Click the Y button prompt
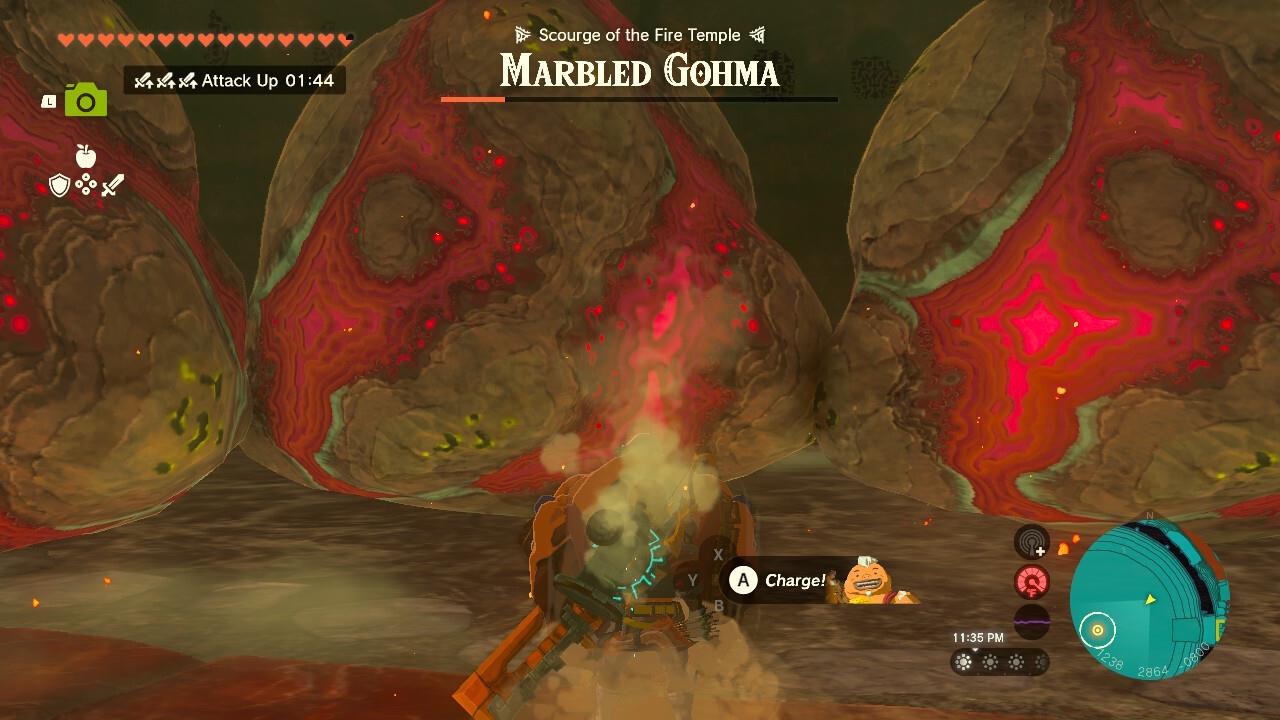Viewport: 1280px width, 720px height. click(x=692, y=578)
